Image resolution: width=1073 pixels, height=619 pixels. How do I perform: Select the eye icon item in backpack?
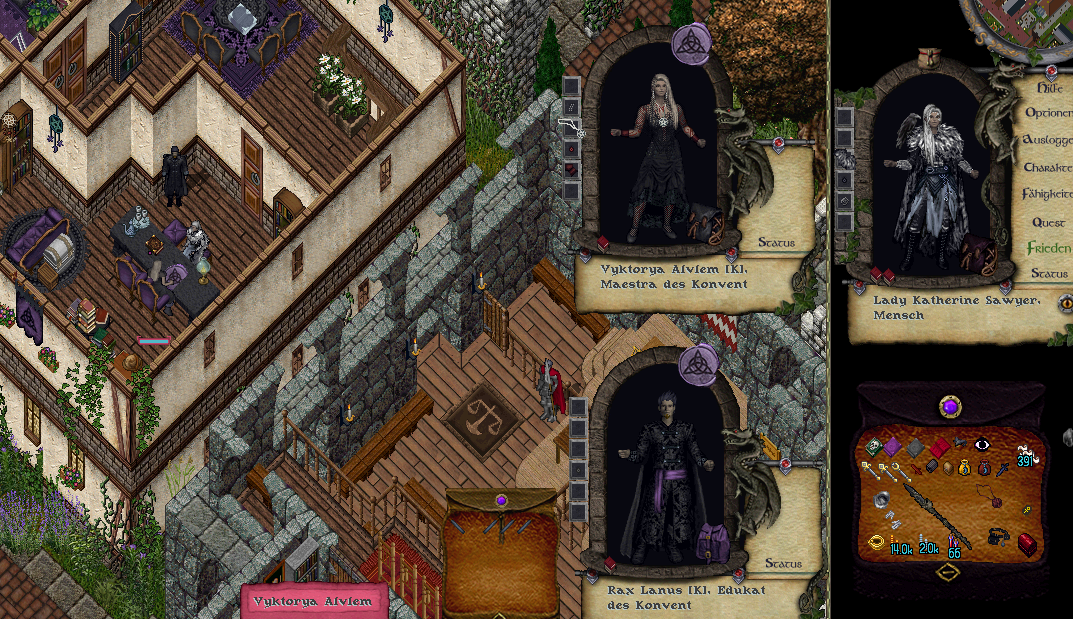point(981,445)
